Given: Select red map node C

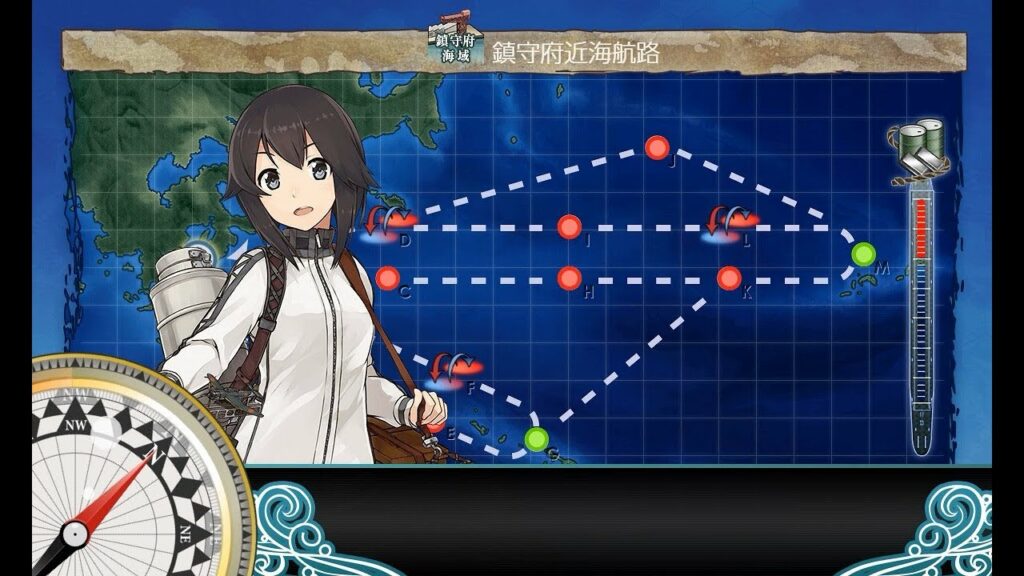Looking at the screenshot, I should (x=388, y=277).
